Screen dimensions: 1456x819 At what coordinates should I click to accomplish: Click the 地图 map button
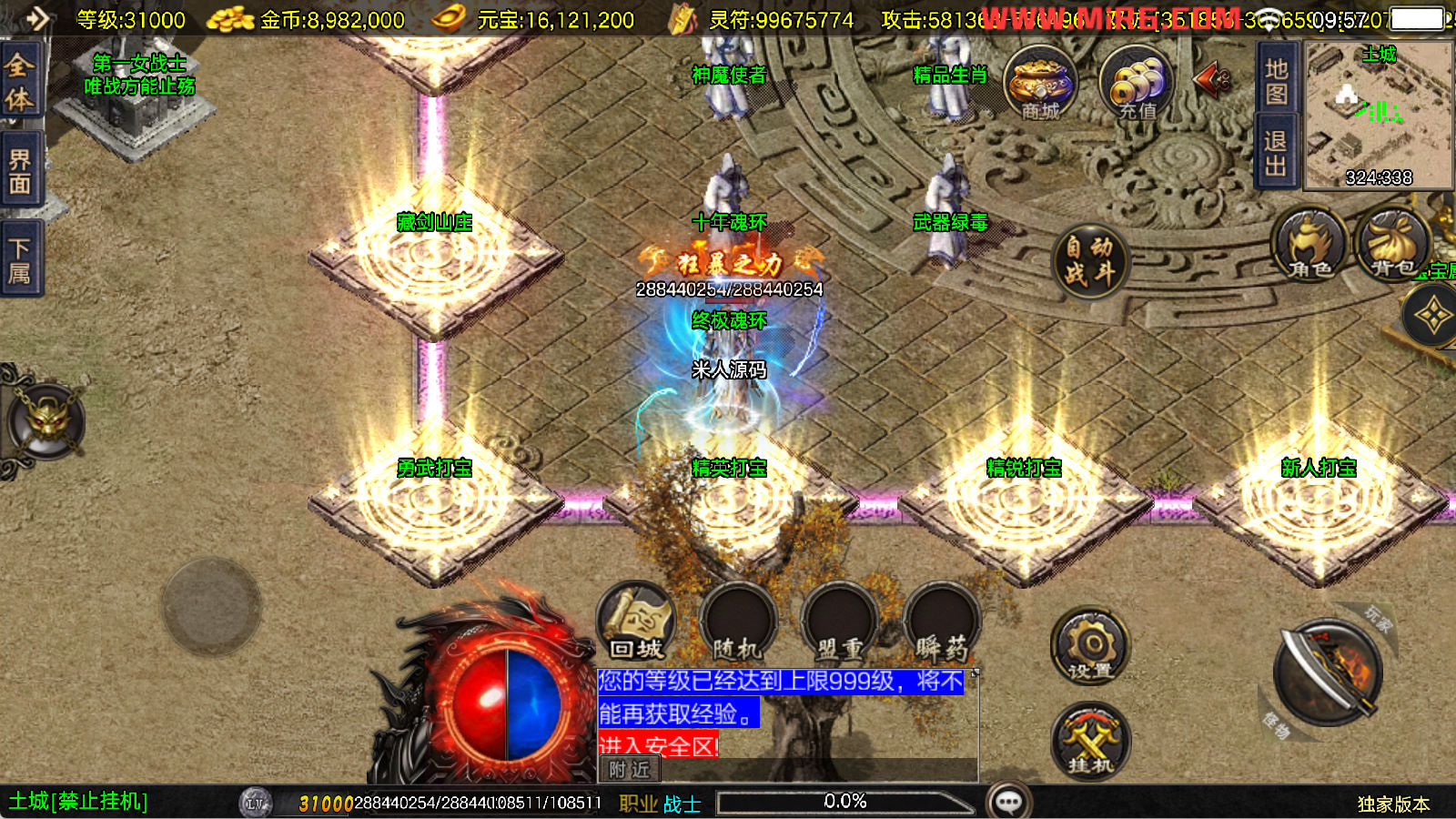[x=1276, y=81]
